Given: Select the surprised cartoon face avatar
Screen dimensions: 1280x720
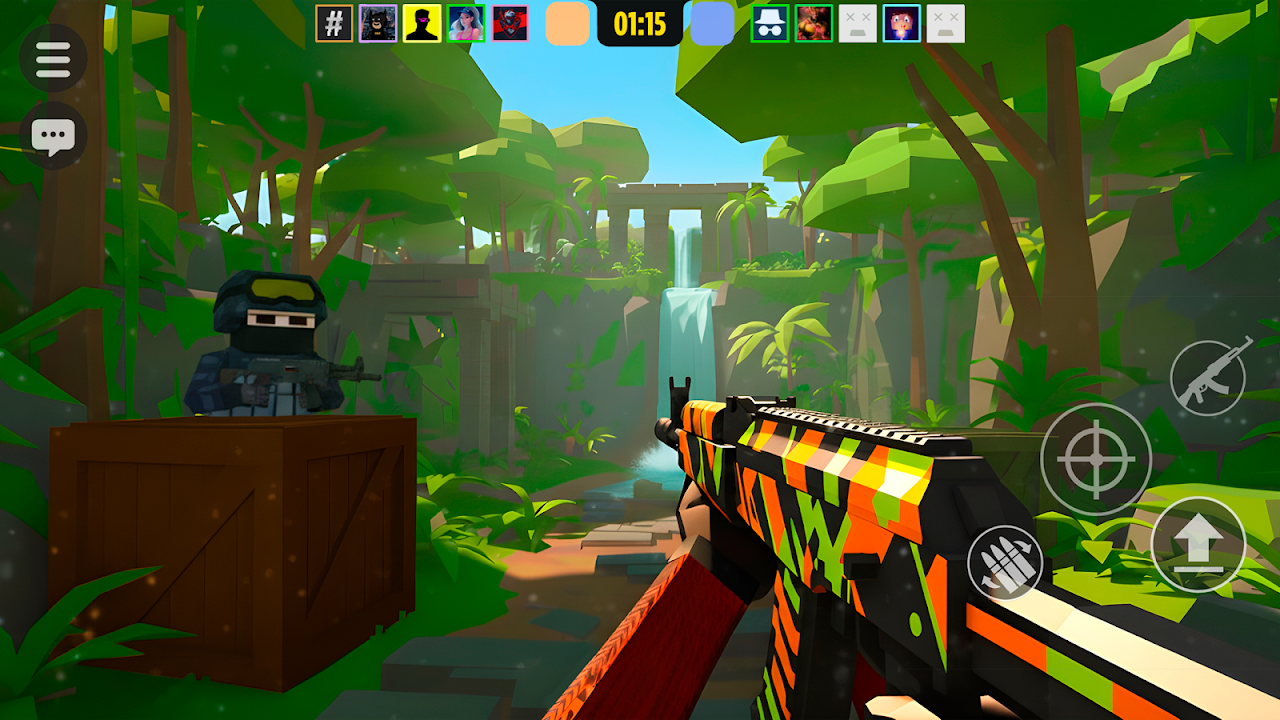Looking at the screenshot, I should click(x=902, y=23).
